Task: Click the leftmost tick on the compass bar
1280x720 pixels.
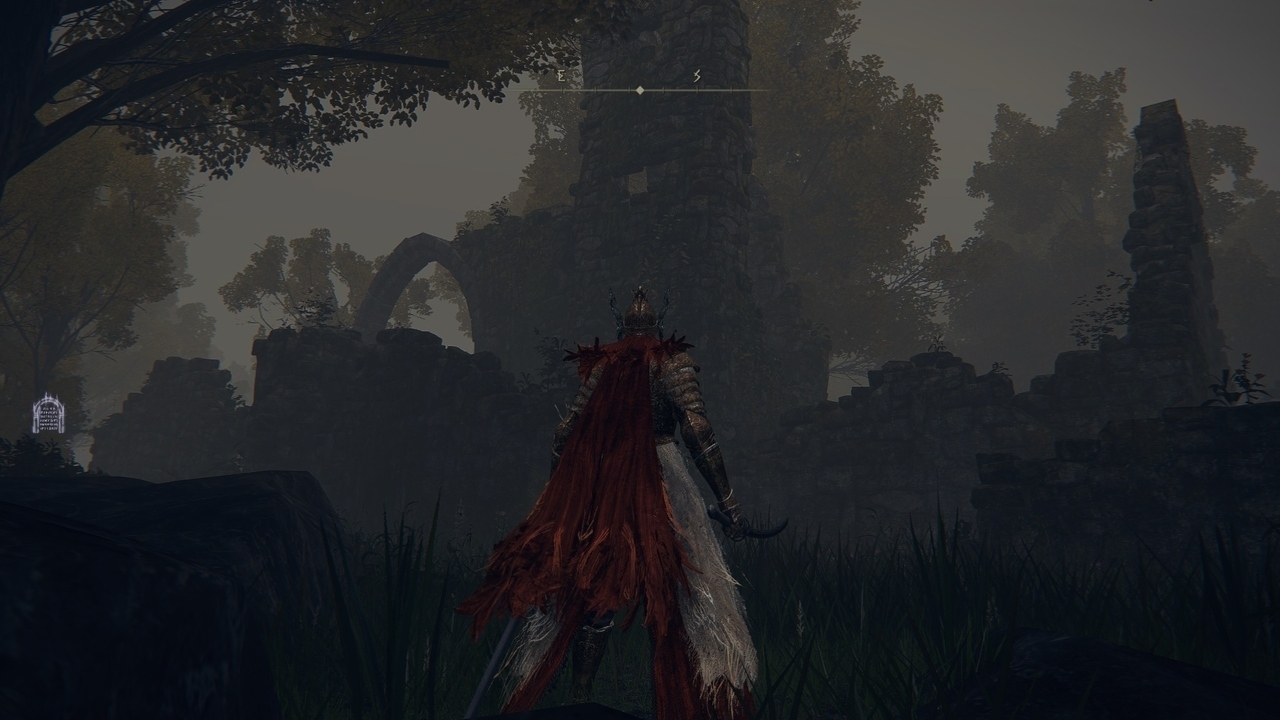Action: coord(563,89)
